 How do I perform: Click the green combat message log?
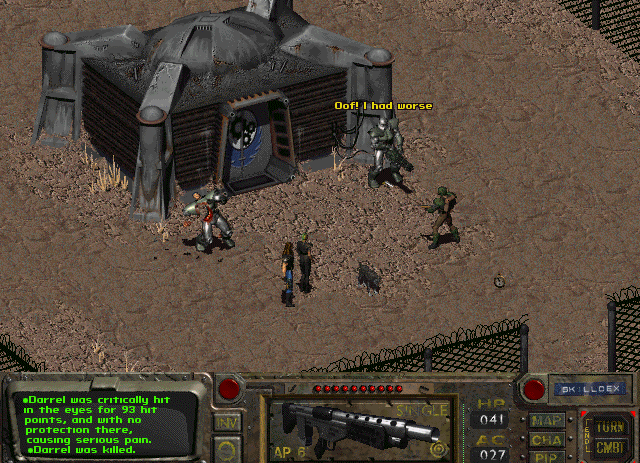click(x=108, y=424)
